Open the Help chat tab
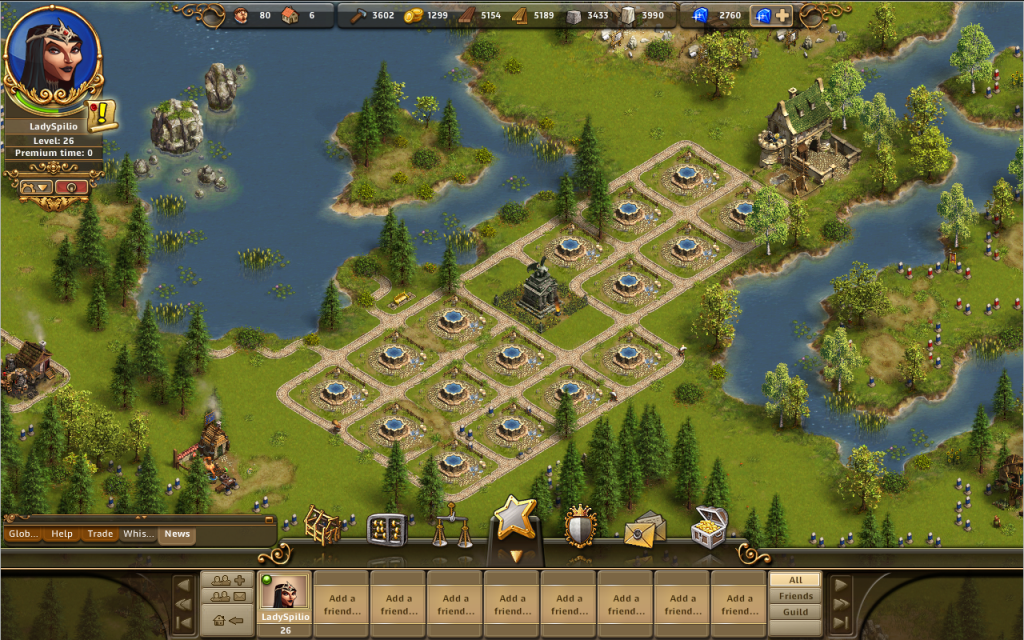1024x640 pixels. point(62,534)
